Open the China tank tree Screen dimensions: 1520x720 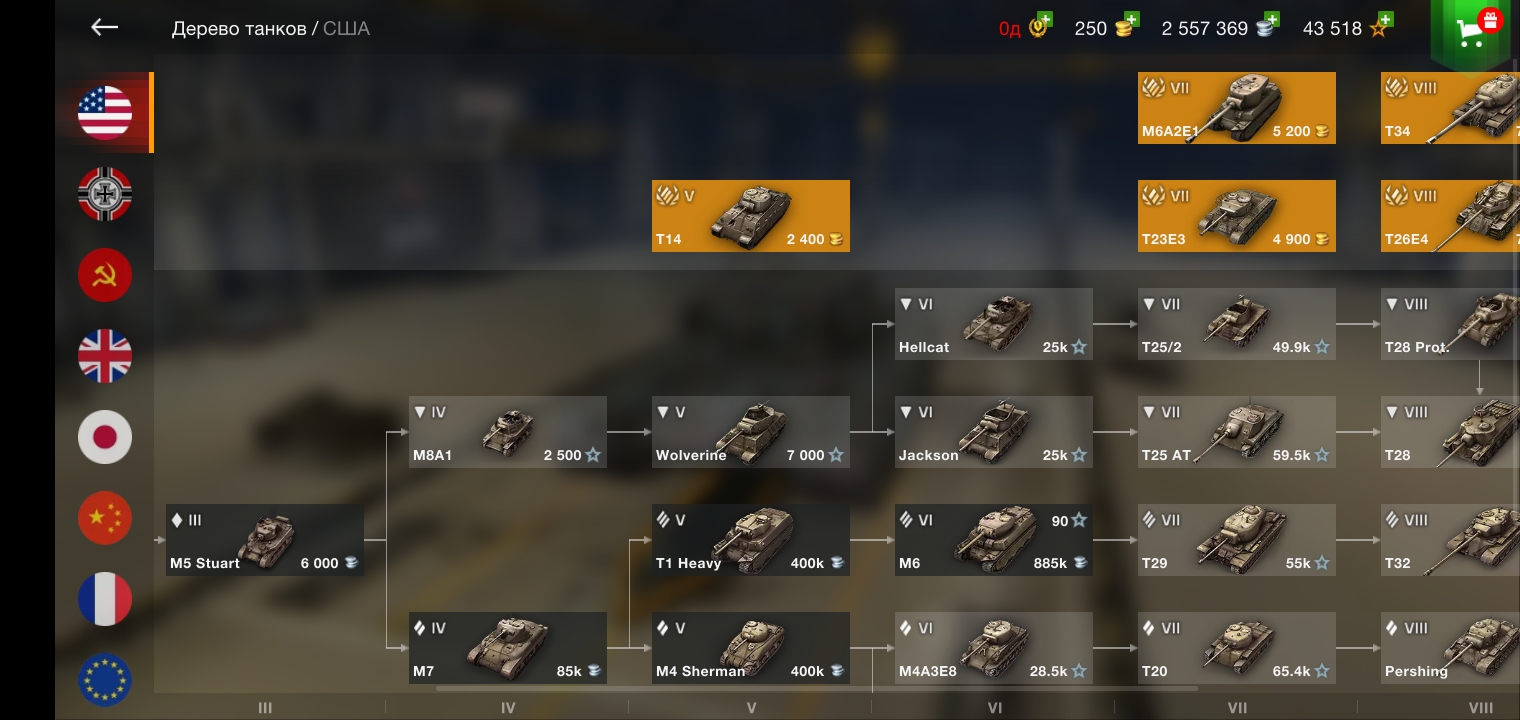[x=105, y=518]
